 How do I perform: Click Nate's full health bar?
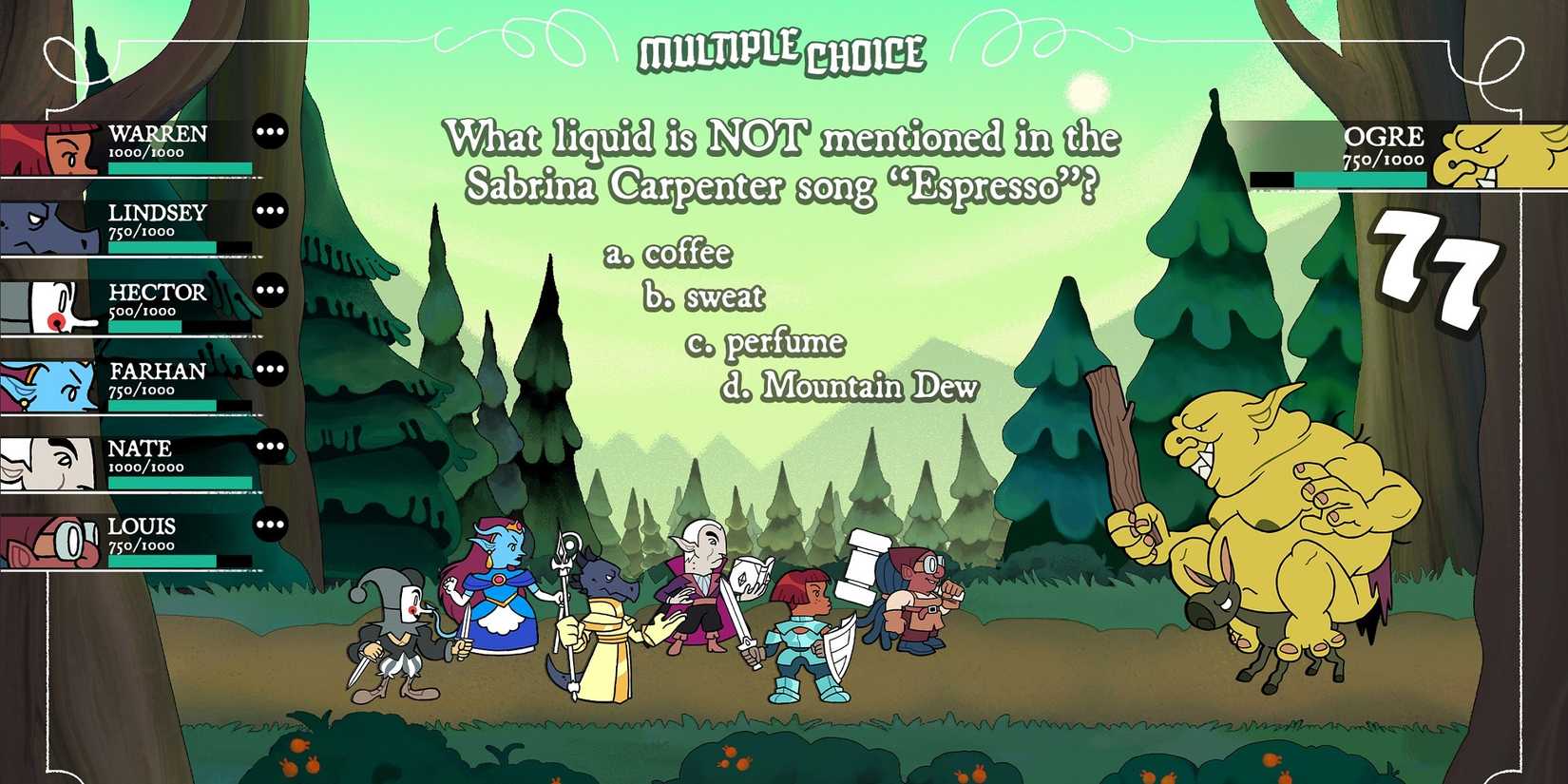[x=181, y=483]
